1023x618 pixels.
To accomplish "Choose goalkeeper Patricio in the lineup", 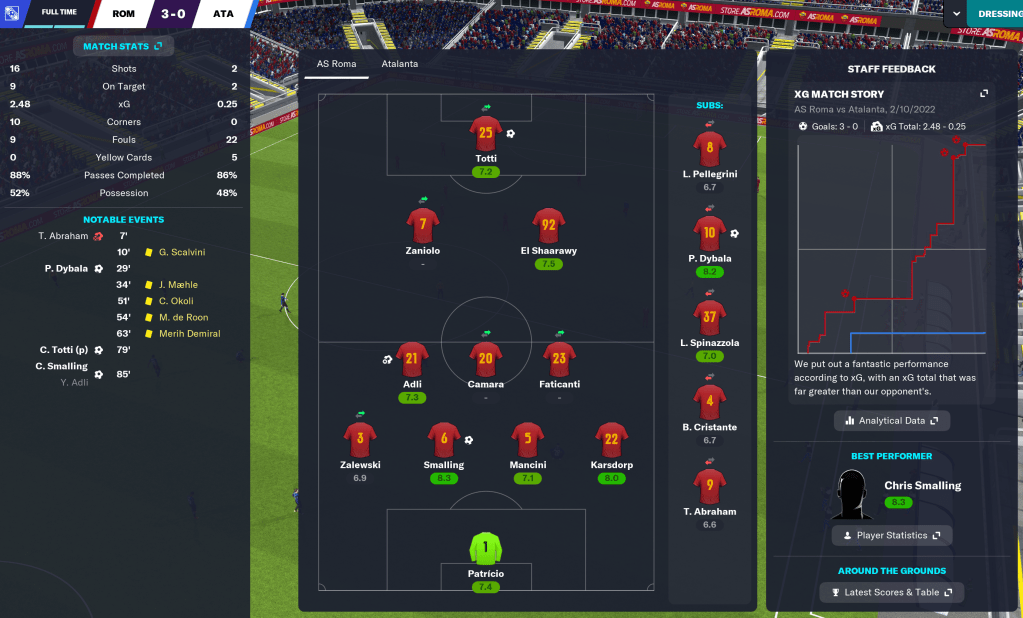I will point(486,549).
